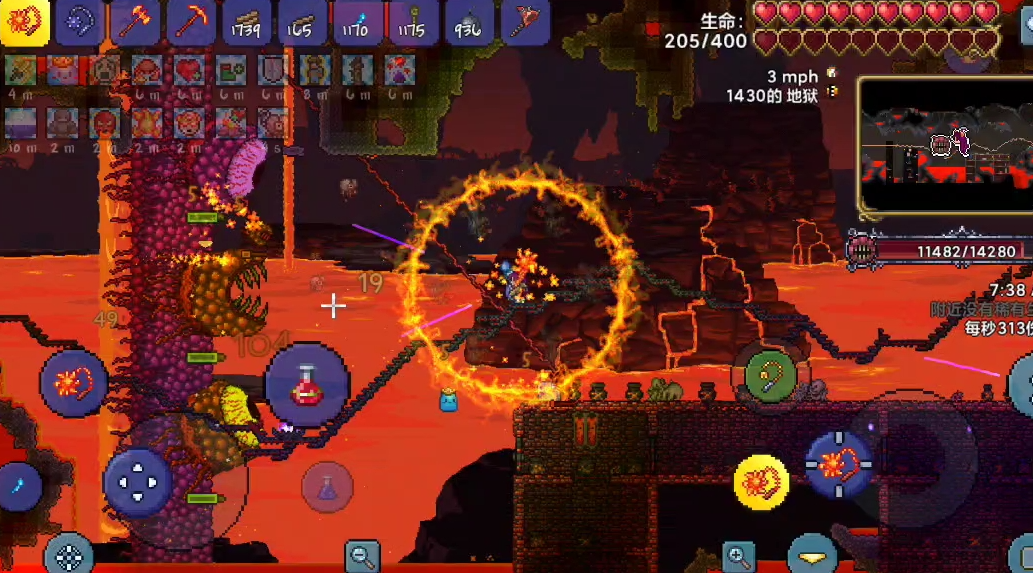This screenshot has height=573, width=1033.
Task: Select the flaming flail weapon hotbar slot
Action: point(25,23)
